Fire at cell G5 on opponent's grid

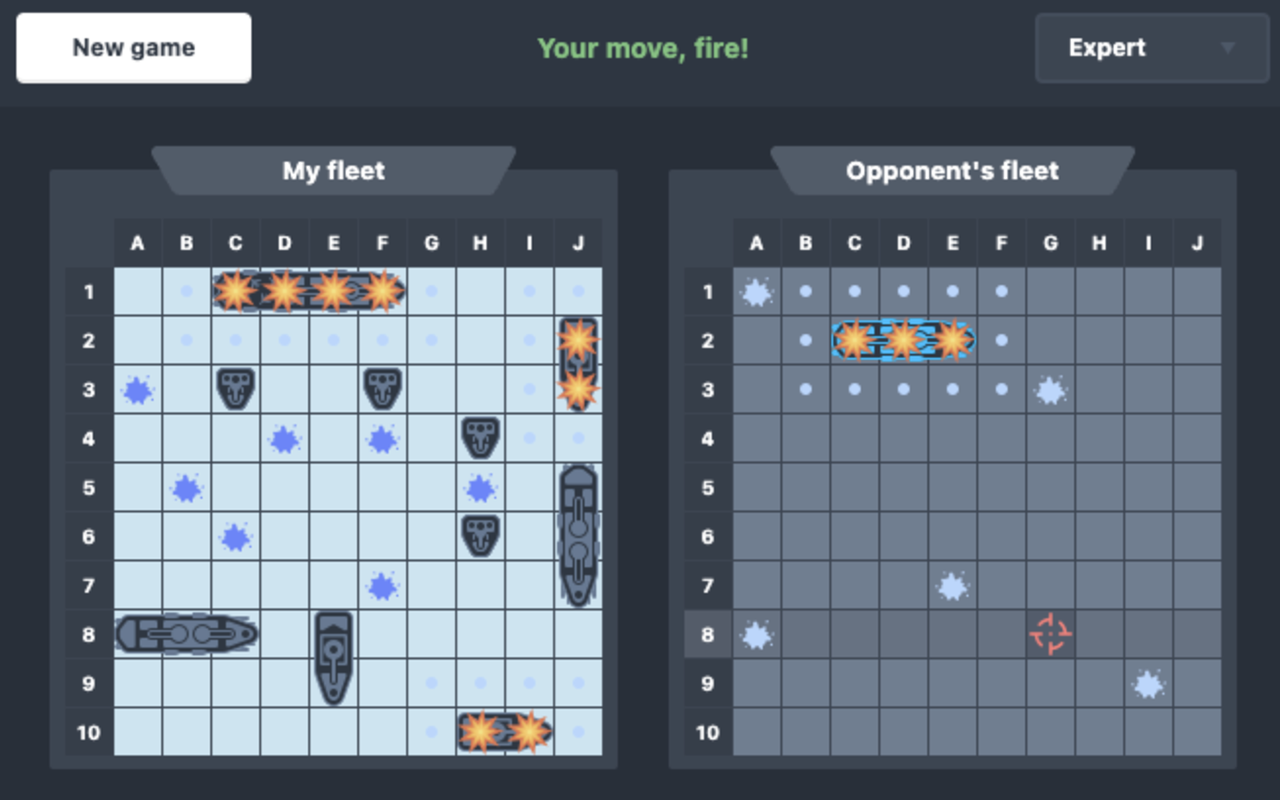[x=1050, y=488]
